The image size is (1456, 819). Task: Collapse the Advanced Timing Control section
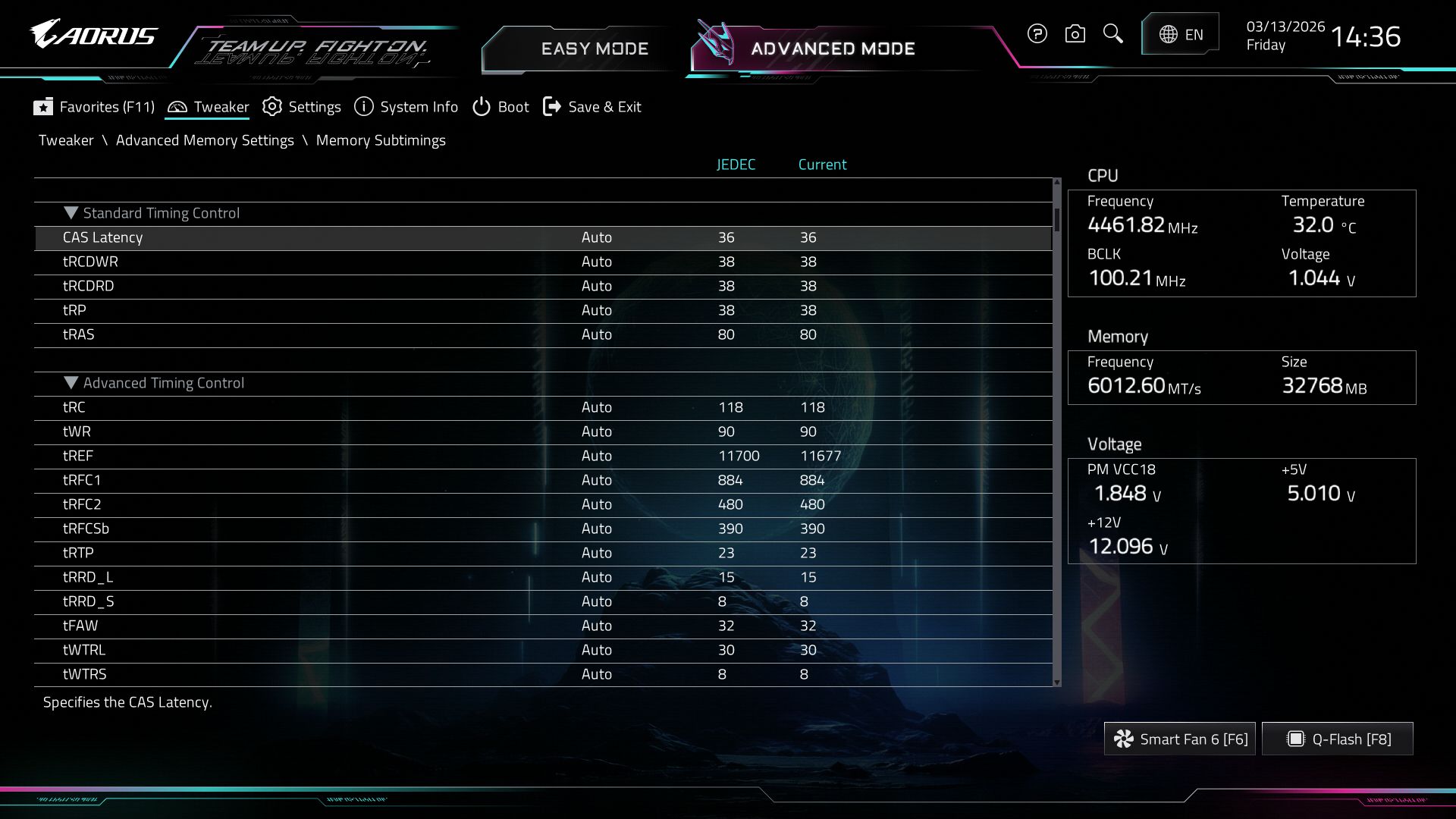point(71,383)
